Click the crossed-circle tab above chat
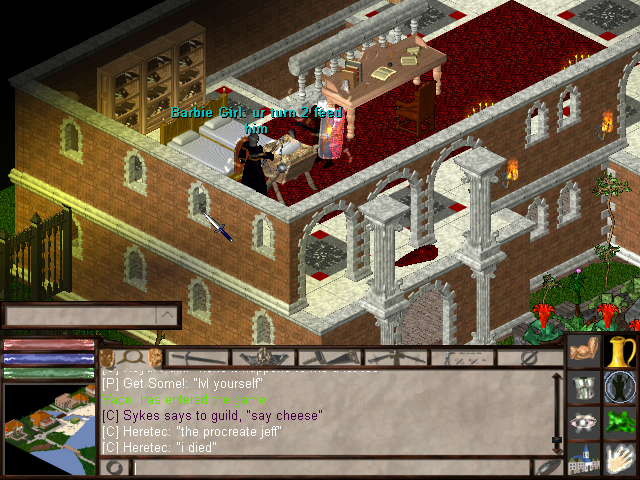 tap(530, 357)
